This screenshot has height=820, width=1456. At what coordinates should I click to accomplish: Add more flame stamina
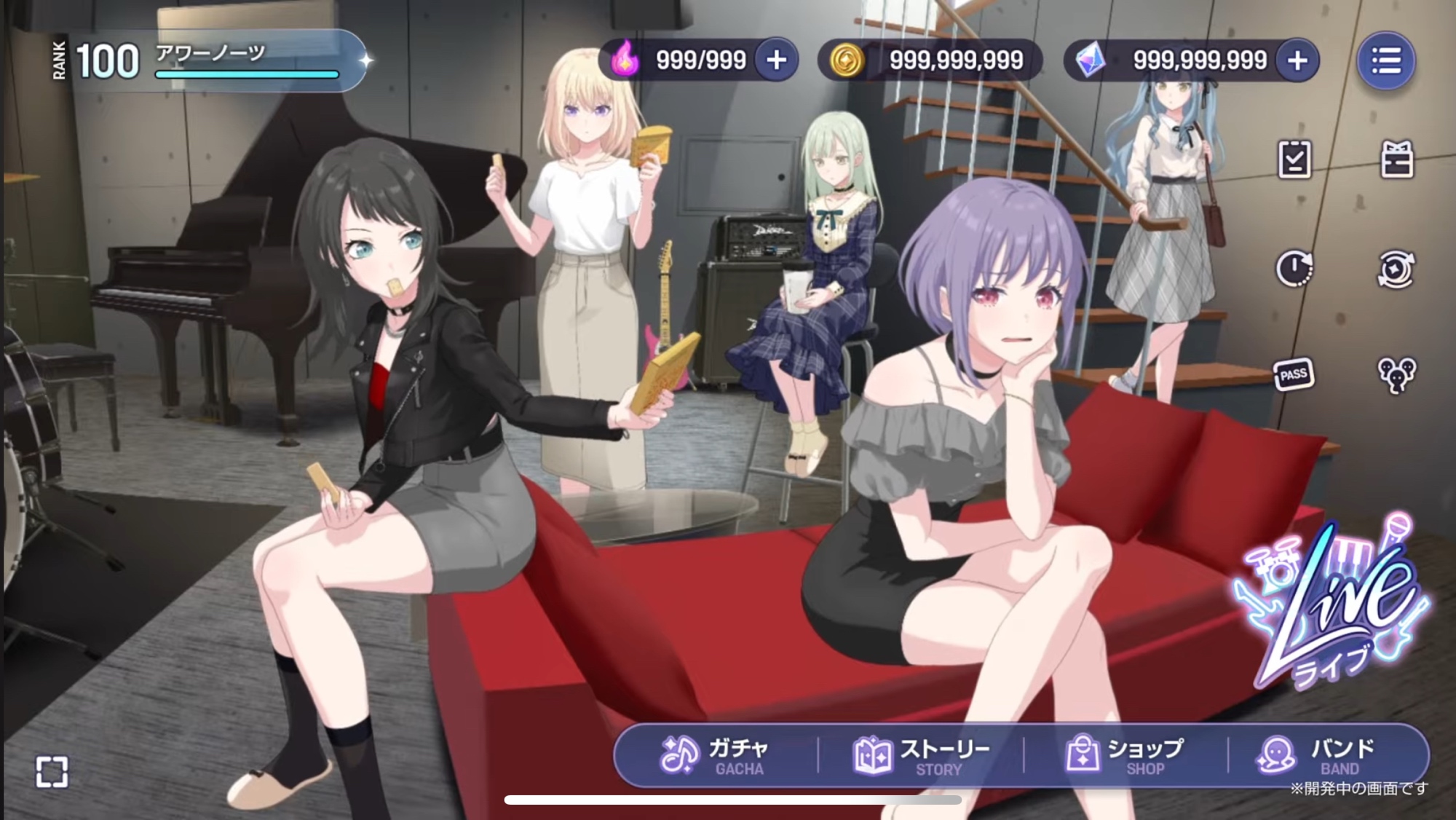click(x=776, y=60)
